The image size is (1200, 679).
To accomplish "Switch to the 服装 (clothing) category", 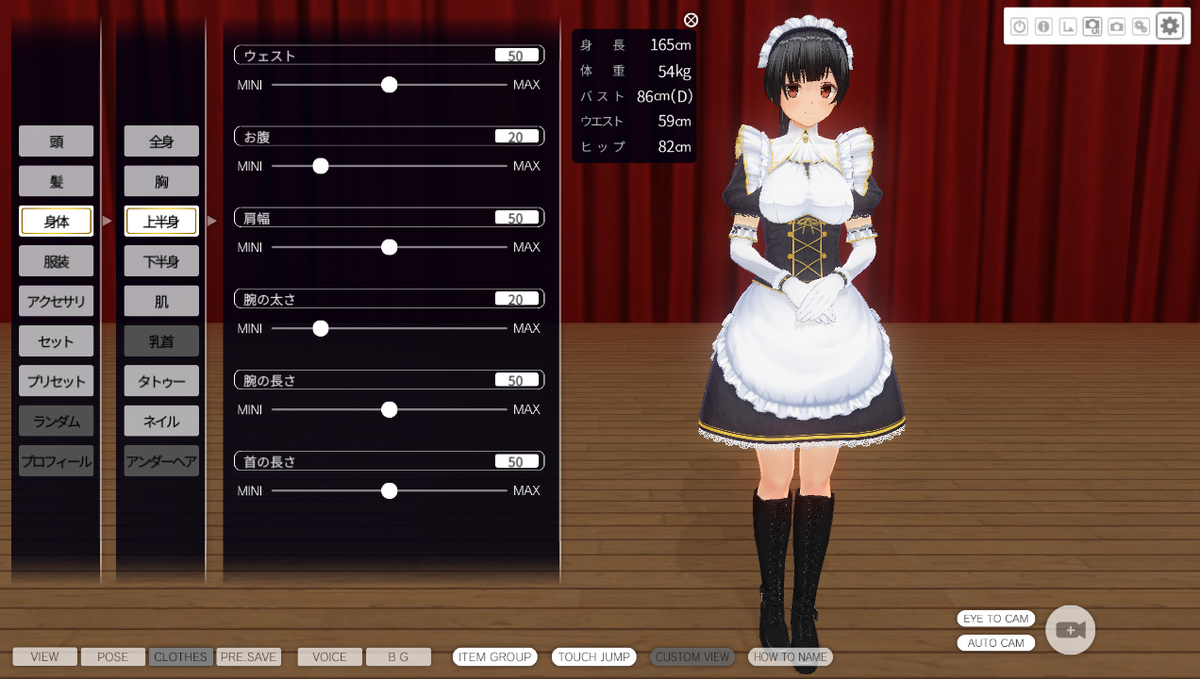I will pos(56,261).
